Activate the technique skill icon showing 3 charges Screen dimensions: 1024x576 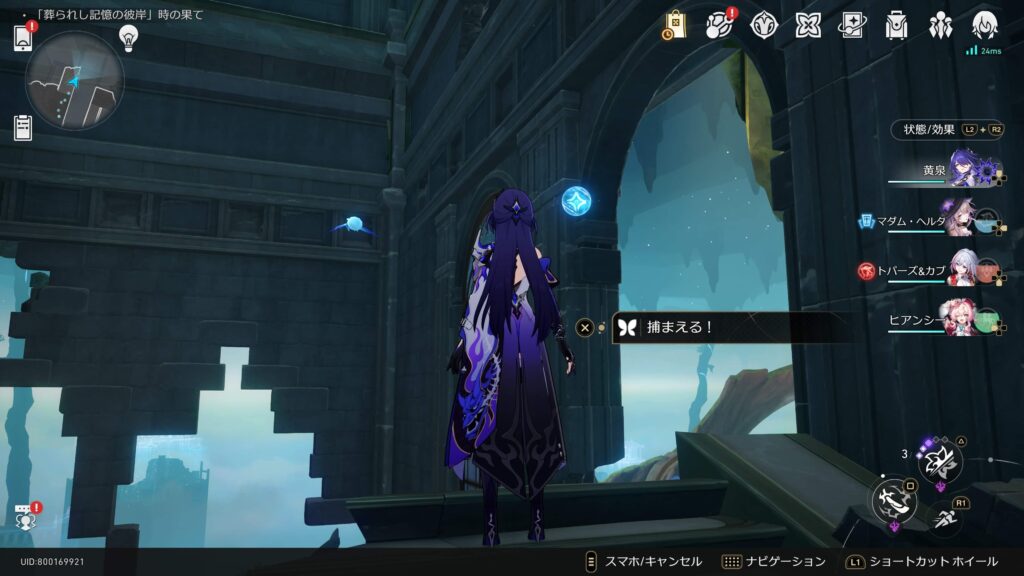(x=941, y=460)
